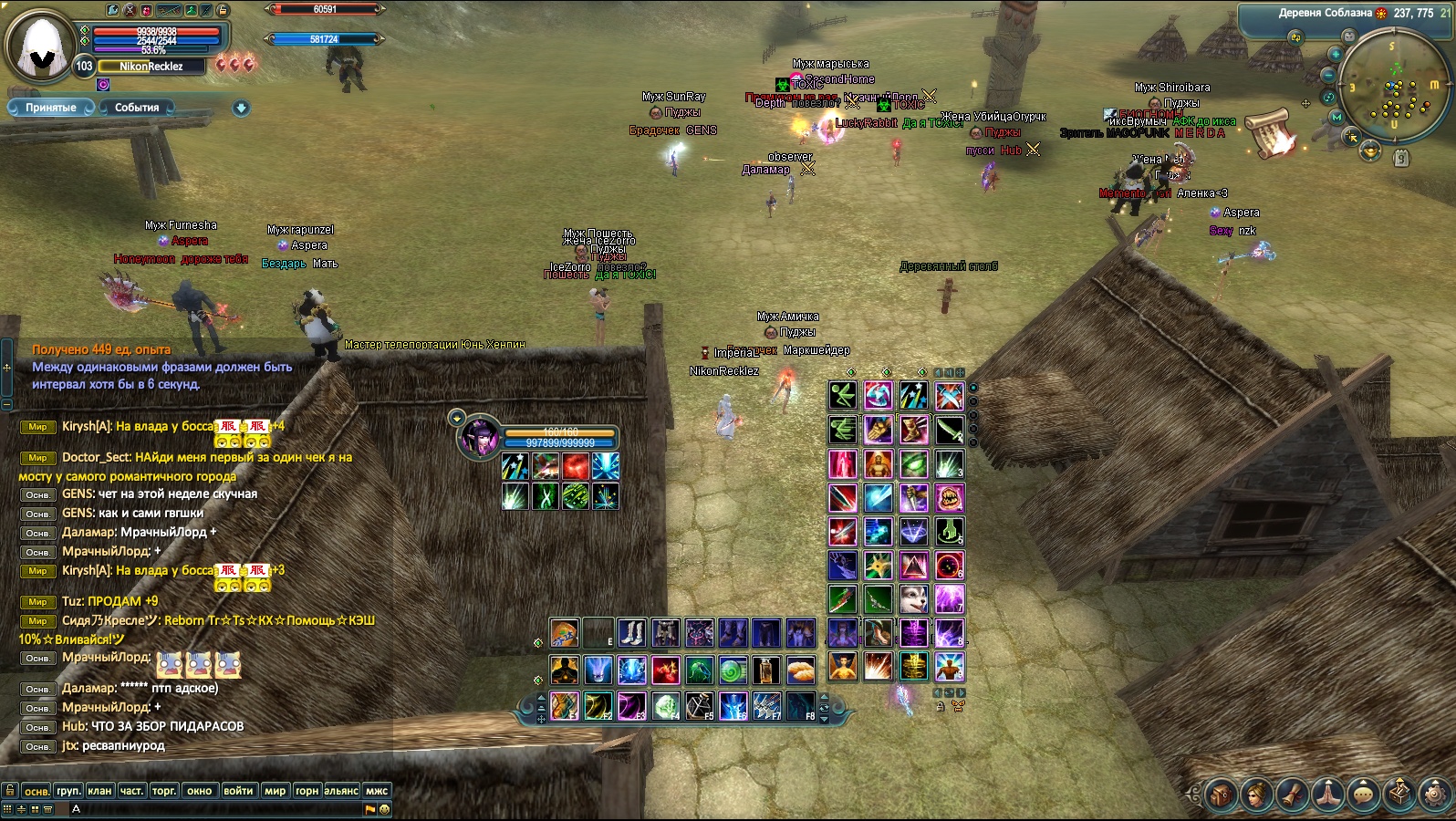
Task: Activate the green gem item in slot F4
Action: click(666, 705)
